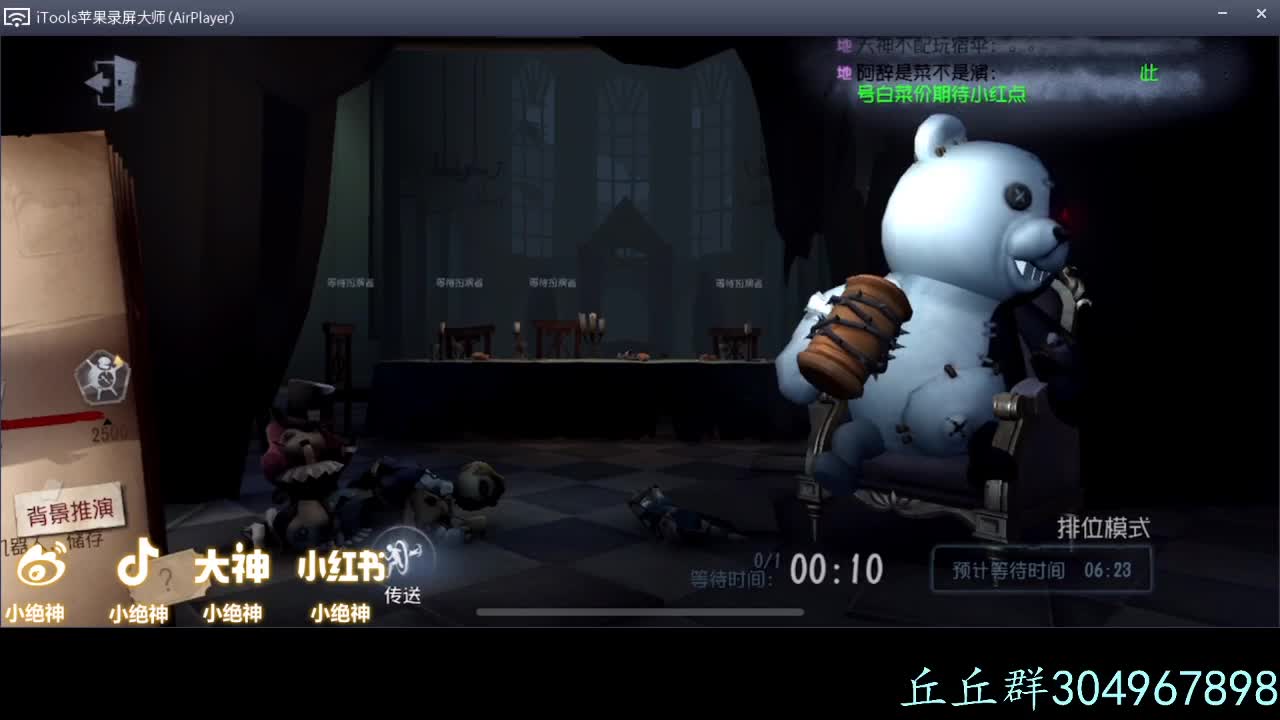This screenshot has width=1280, height=720.
Task: Click the exit door icon
Action: click(x=112, y=82)
